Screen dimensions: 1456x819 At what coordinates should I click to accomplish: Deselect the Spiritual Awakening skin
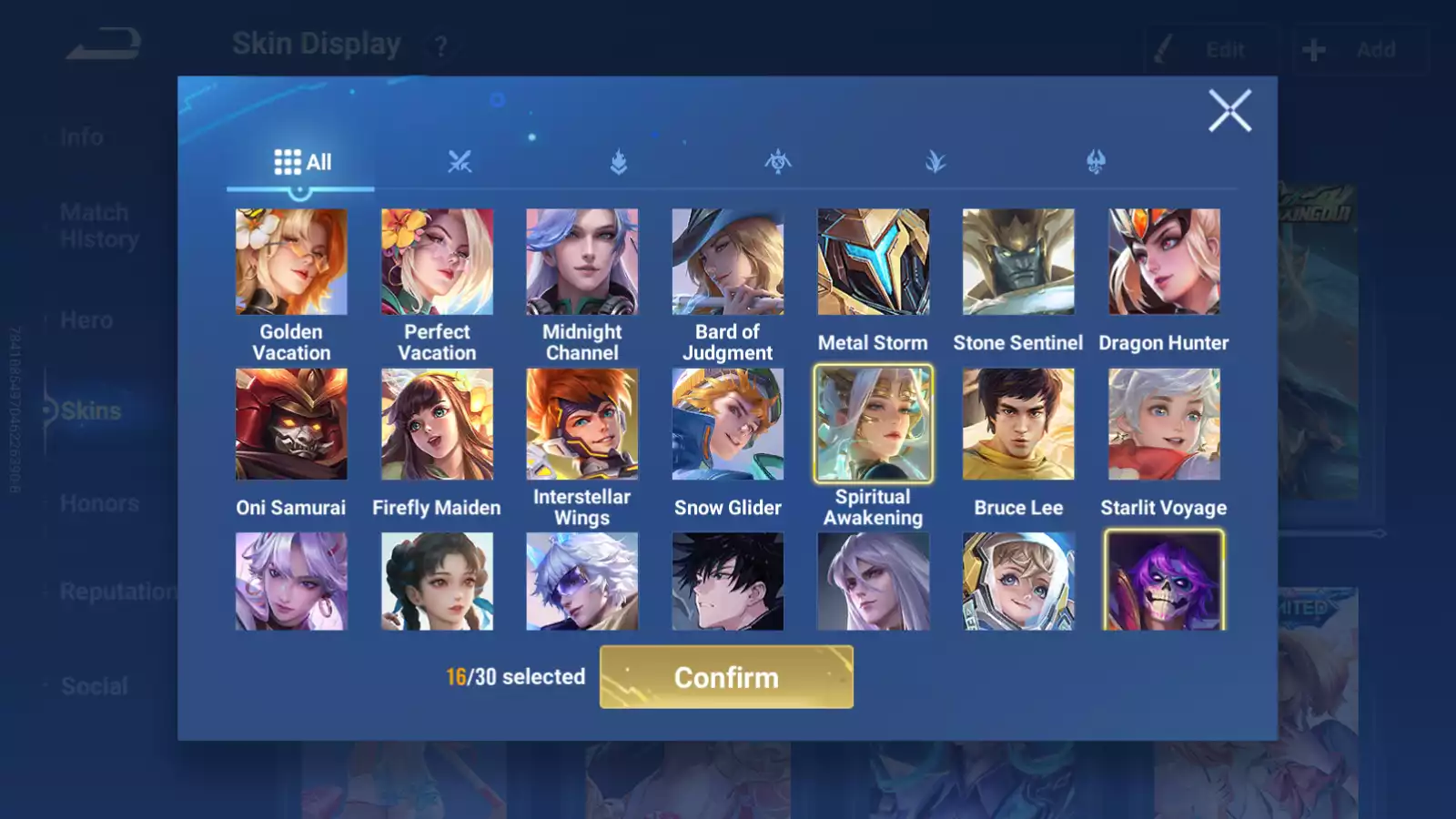coord(873,424)
